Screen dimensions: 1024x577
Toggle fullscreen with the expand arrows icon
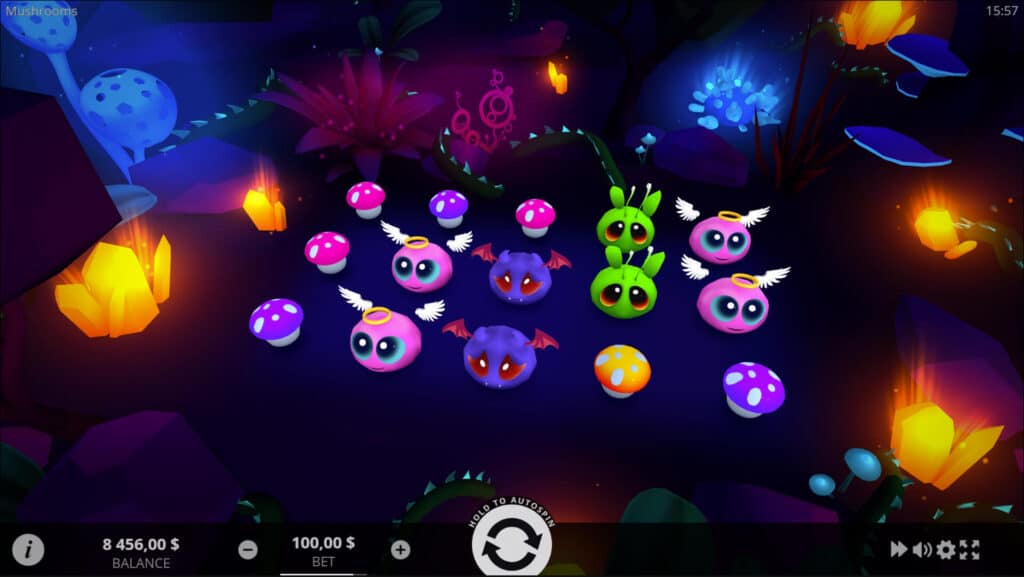[969, 549]
